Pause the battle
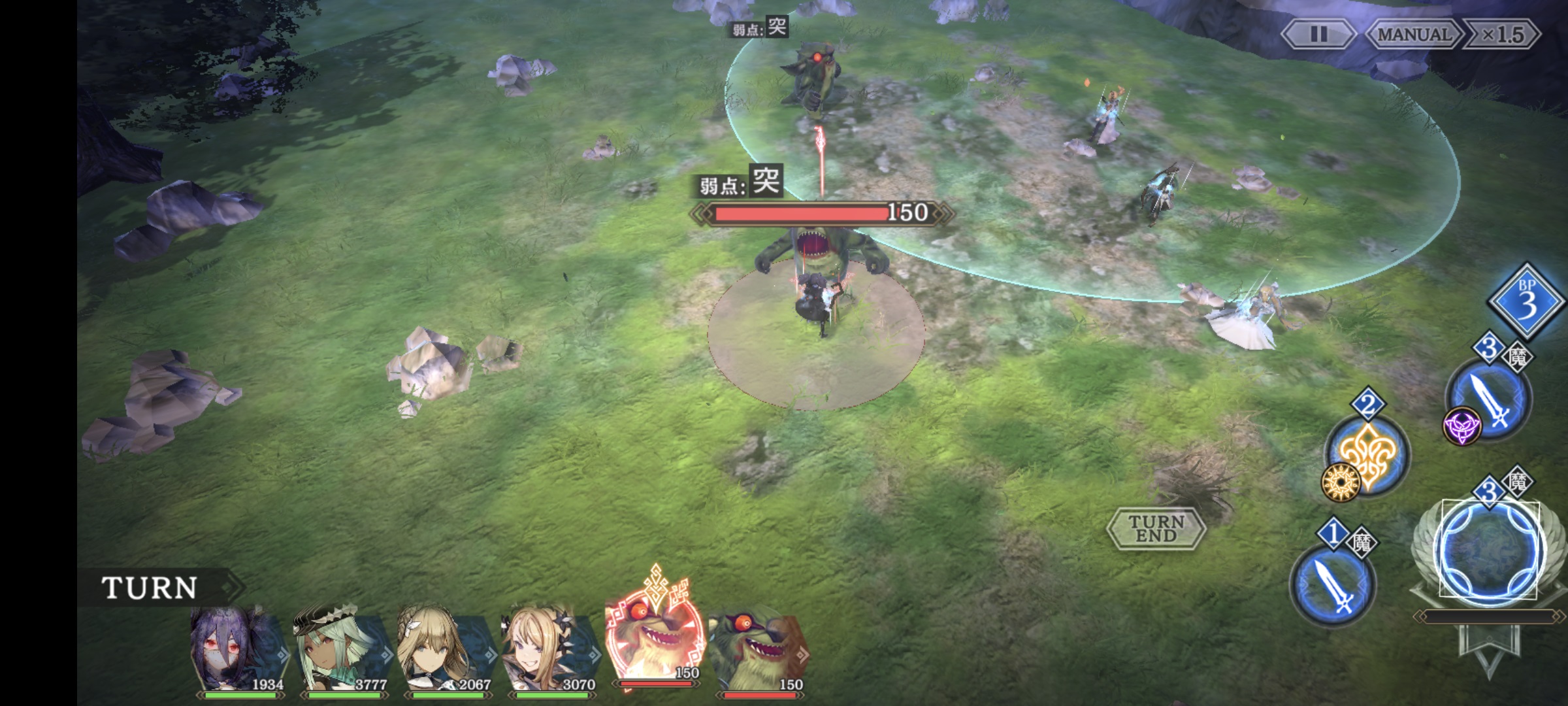This screenshot has height=706, width=1568. [x=1318, y=35]
